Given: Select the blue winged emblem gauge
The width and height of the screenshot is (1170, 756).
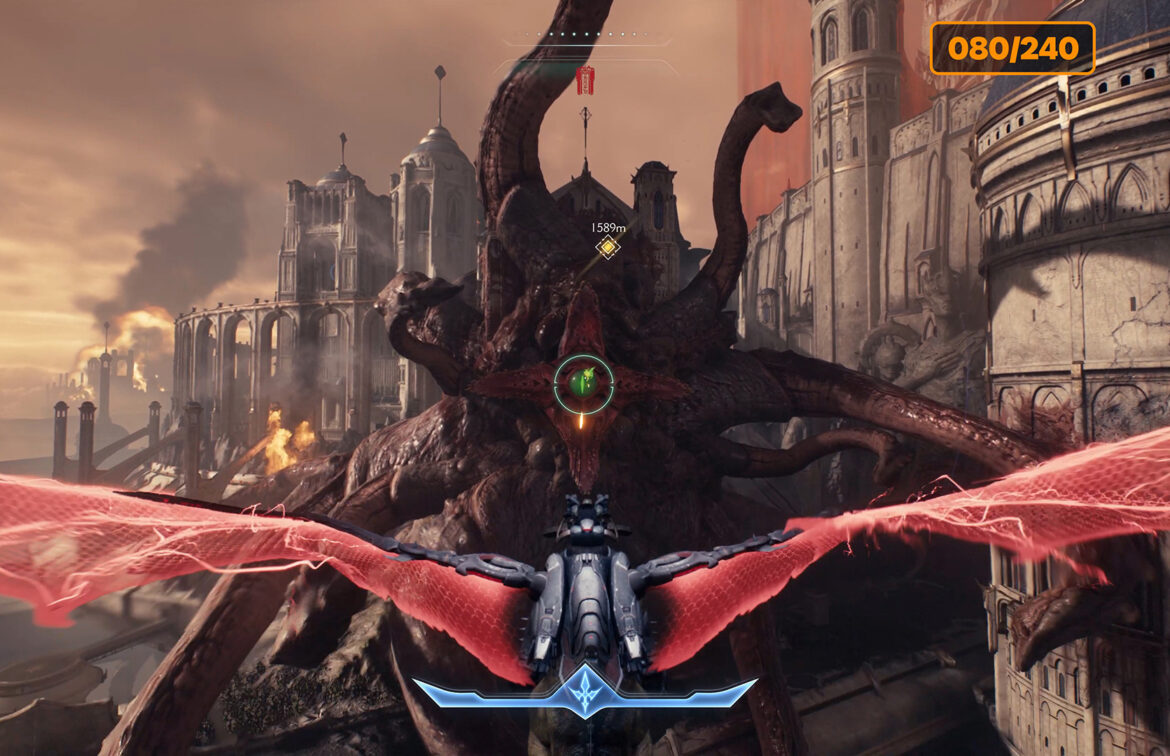Looking at the screenshot, I should [x=584, y=693].
